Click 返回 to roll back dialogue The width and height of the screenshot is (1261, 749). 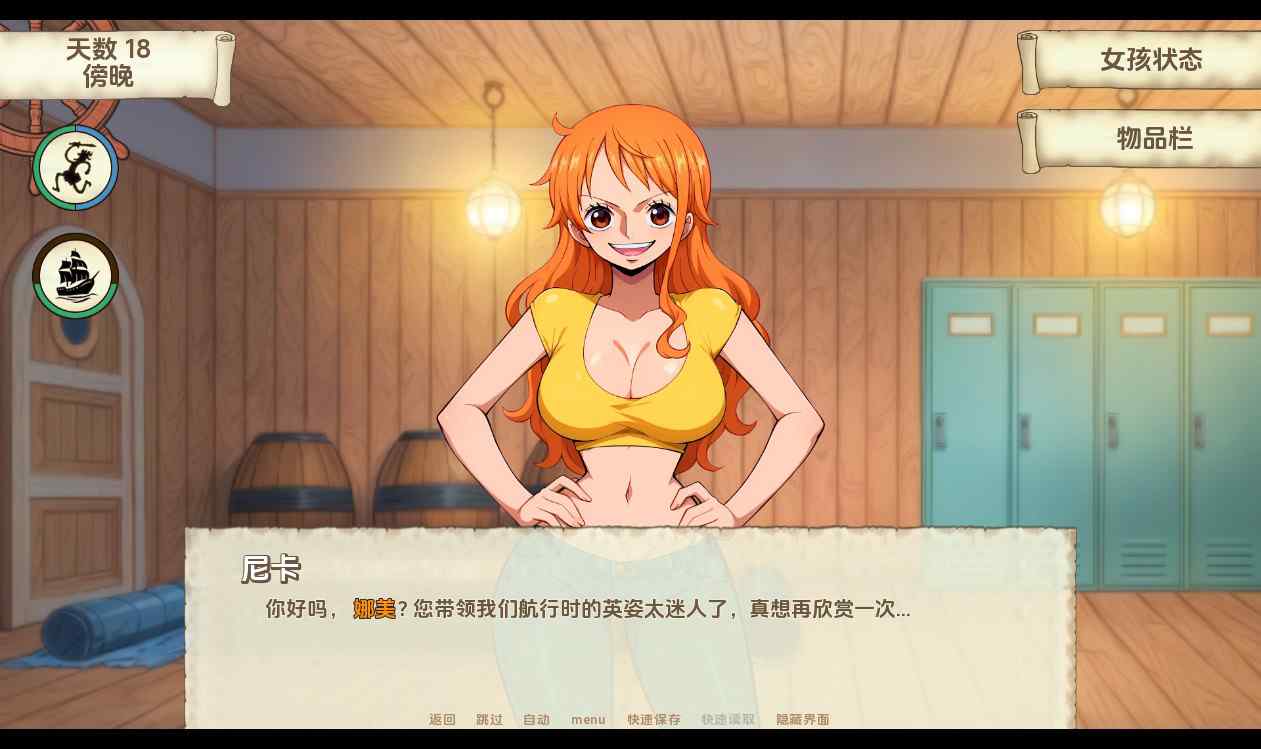point(442,719)
